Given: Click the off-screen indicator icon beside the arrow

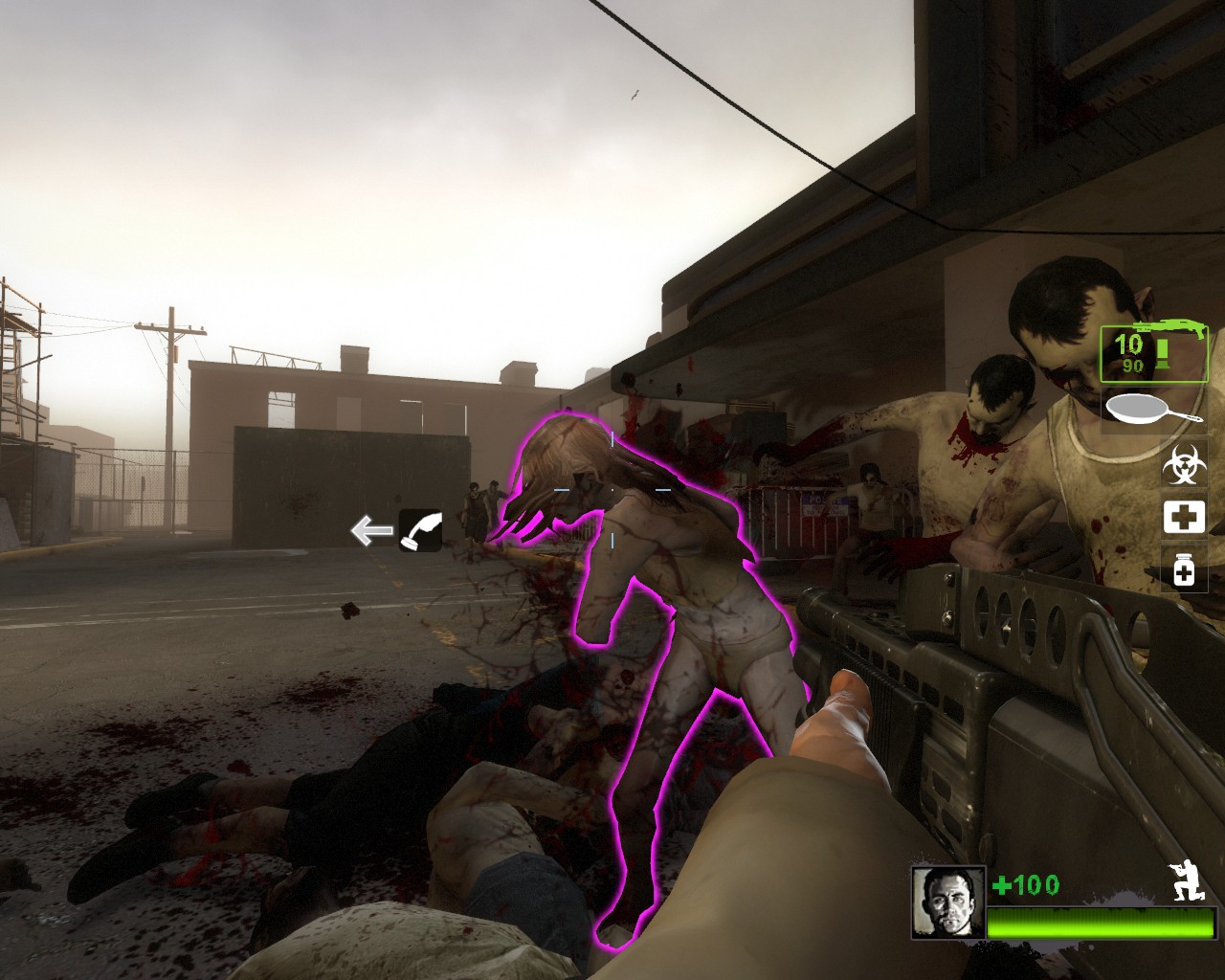Looking at the screenshot, I should 420,530.
